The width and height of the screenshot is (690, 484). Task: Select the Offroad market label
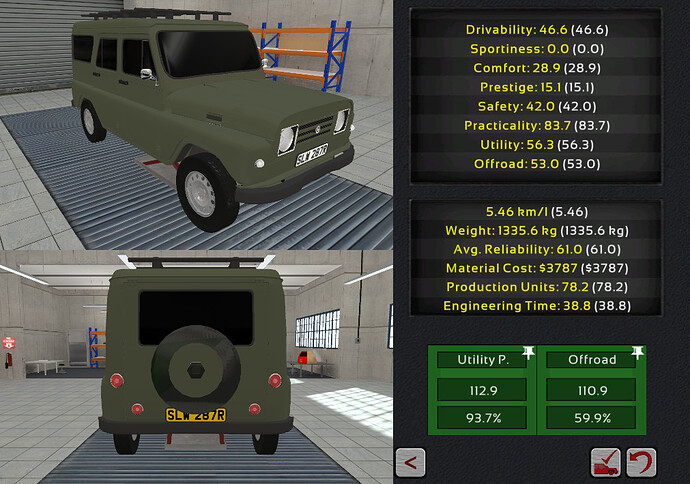pos(592,358)
